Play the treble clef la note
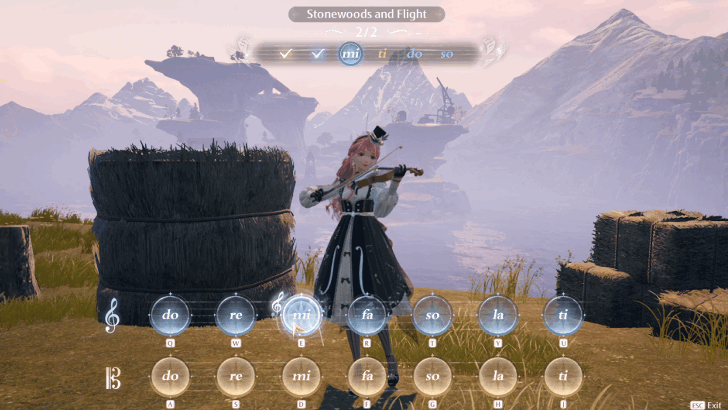The image size is (728, 410). [x=497, y=315]
